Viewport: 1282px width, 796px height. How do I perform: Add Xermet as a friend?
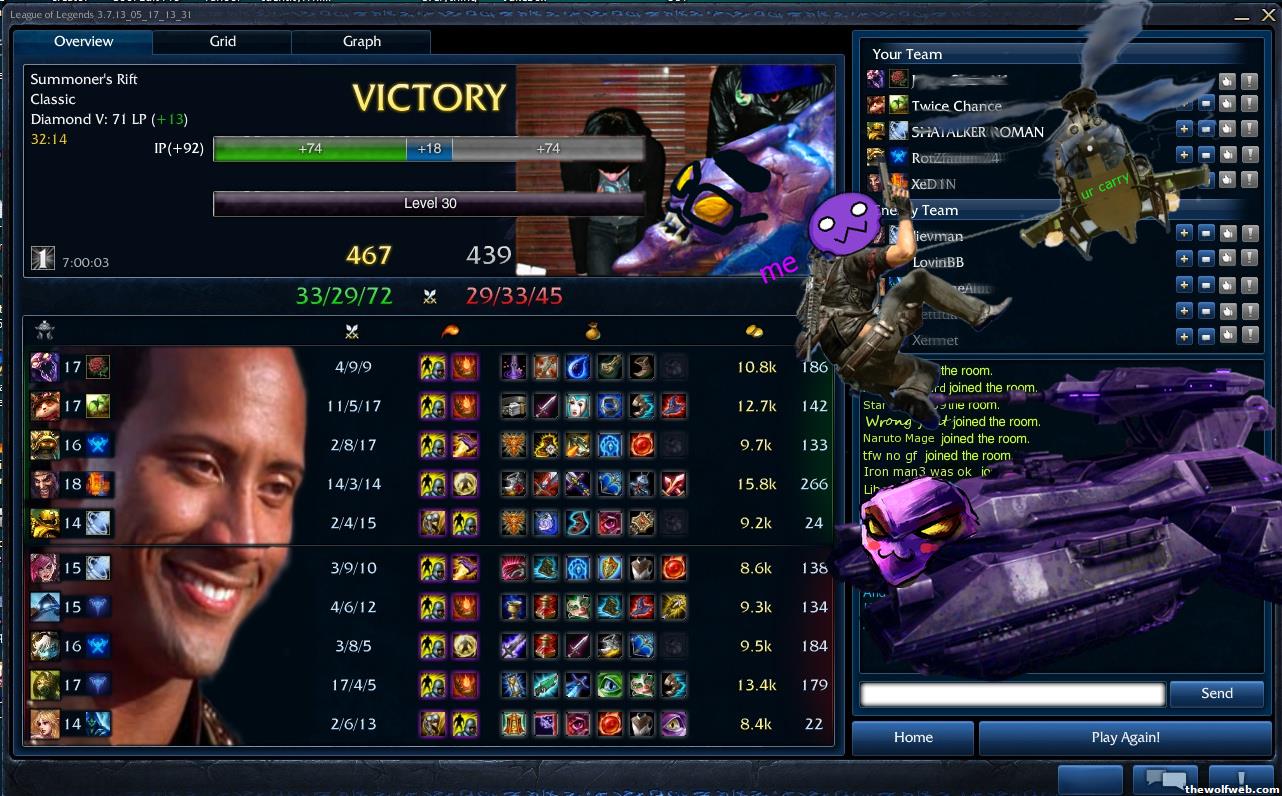point(1184,337)
